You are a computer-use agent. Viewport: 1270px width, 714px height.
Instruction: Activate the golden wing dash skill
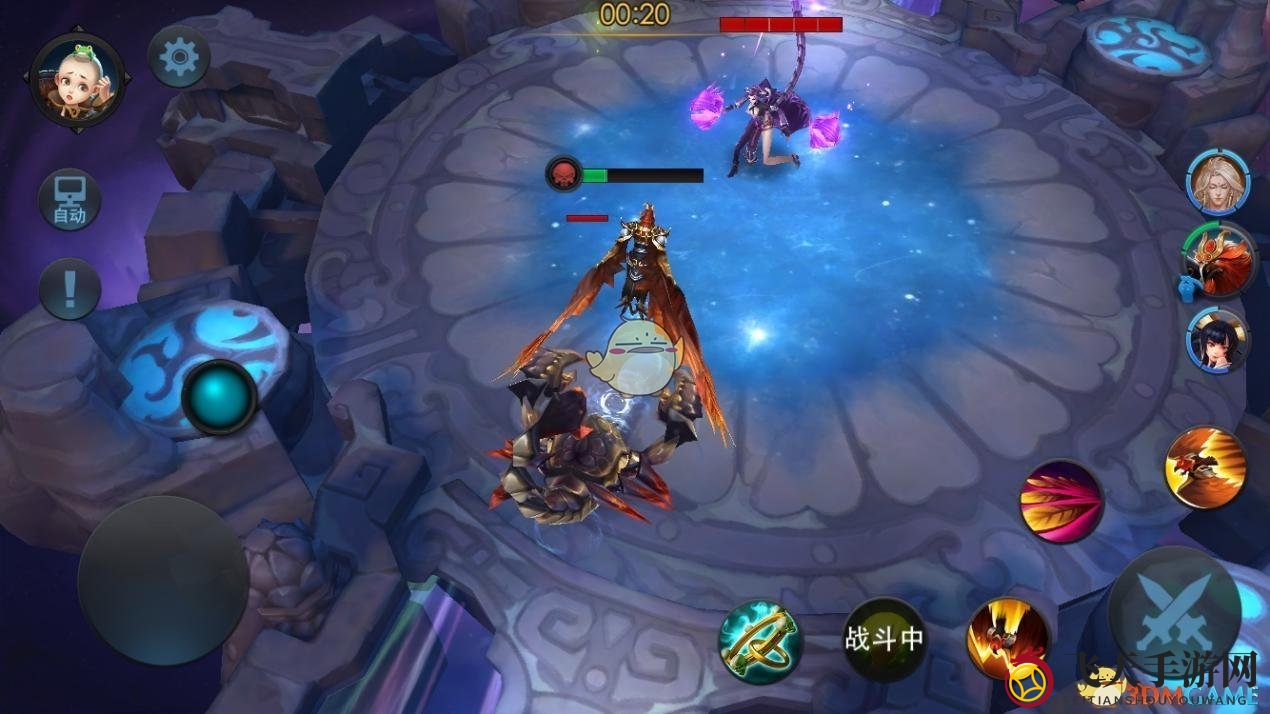tap(1206, 466)
